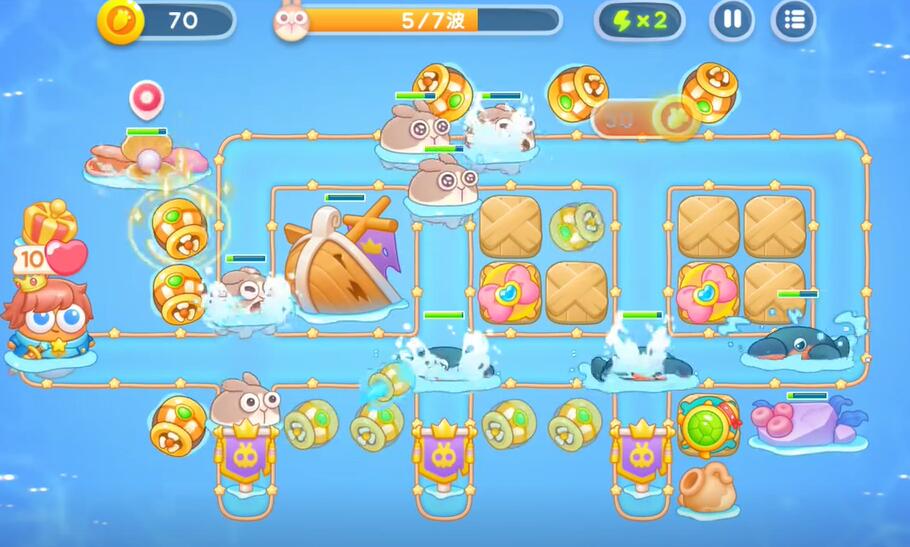Open the list menu button
The height and width of the screenshot is (547, 910).
794,20
